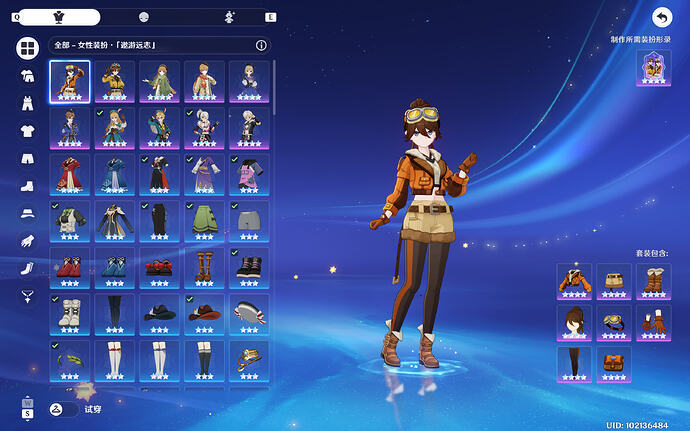The width and height of the screenshot is (690, 431).
Task: Select the all-categories grid icon in sidebar
Action: (x=28, y=48)
